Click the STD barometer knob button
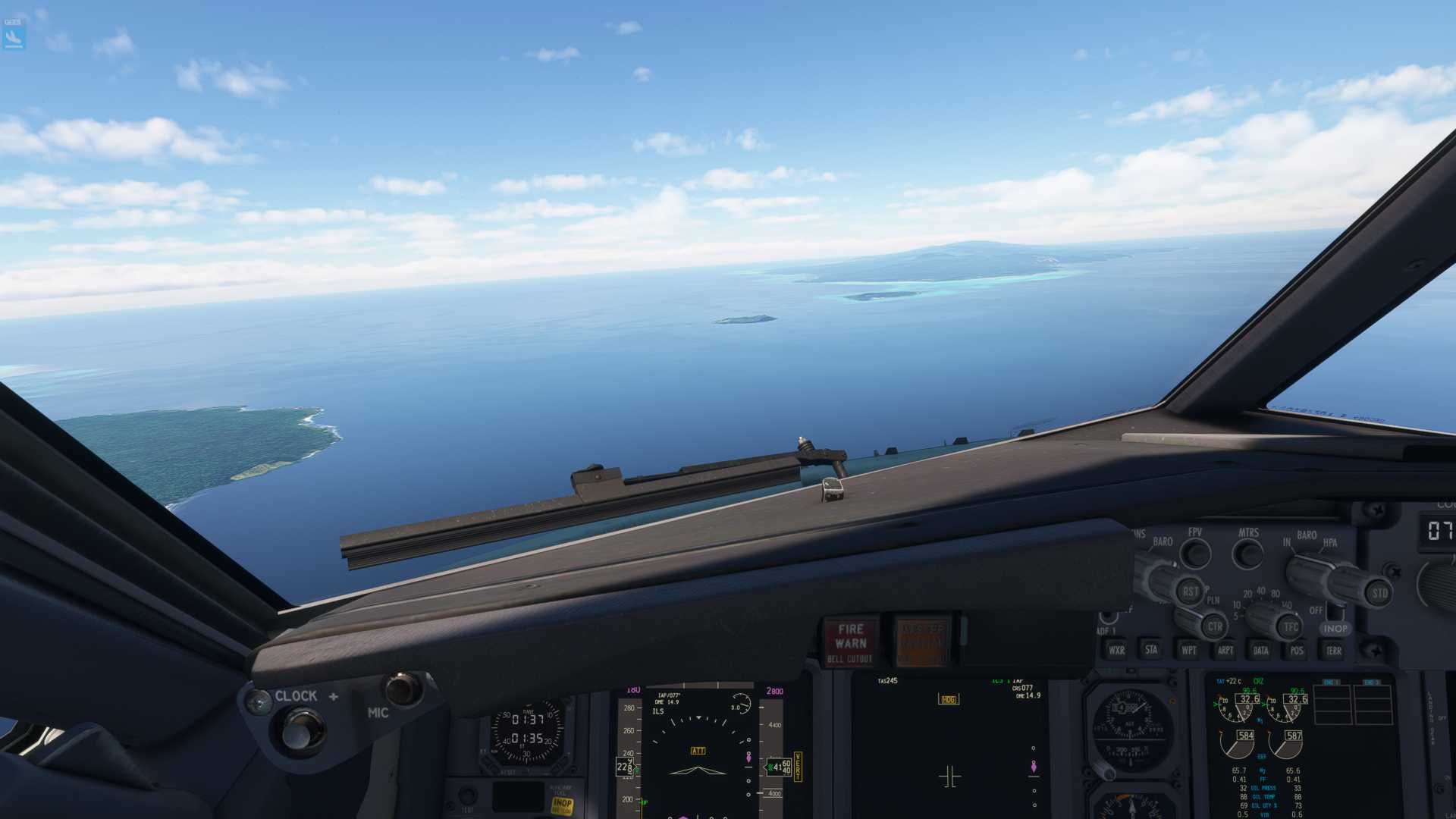 pyautogui.click(x=1379, y=593)
